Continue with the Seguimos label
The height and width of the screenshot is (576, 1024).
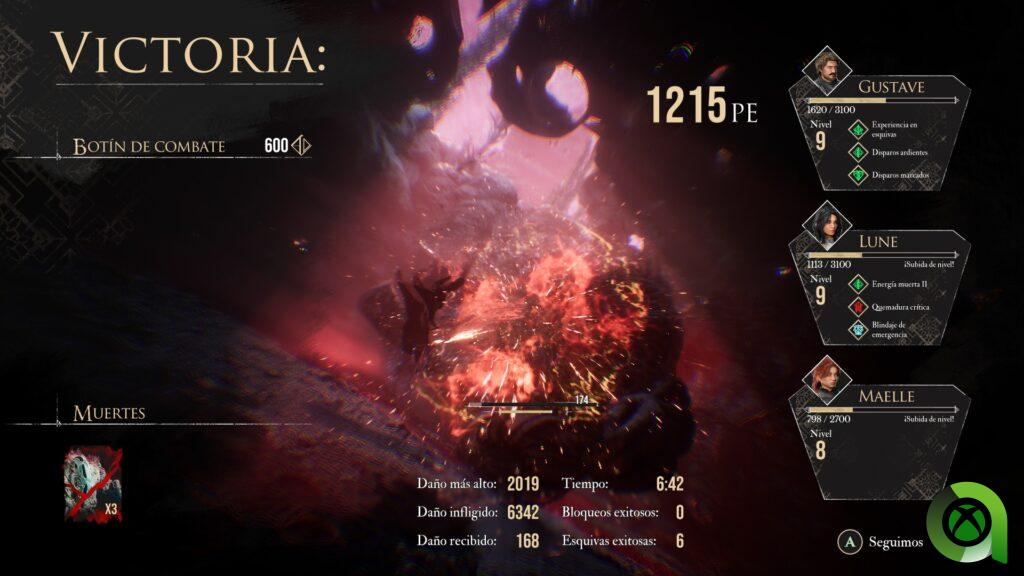[x=892, y=541]
